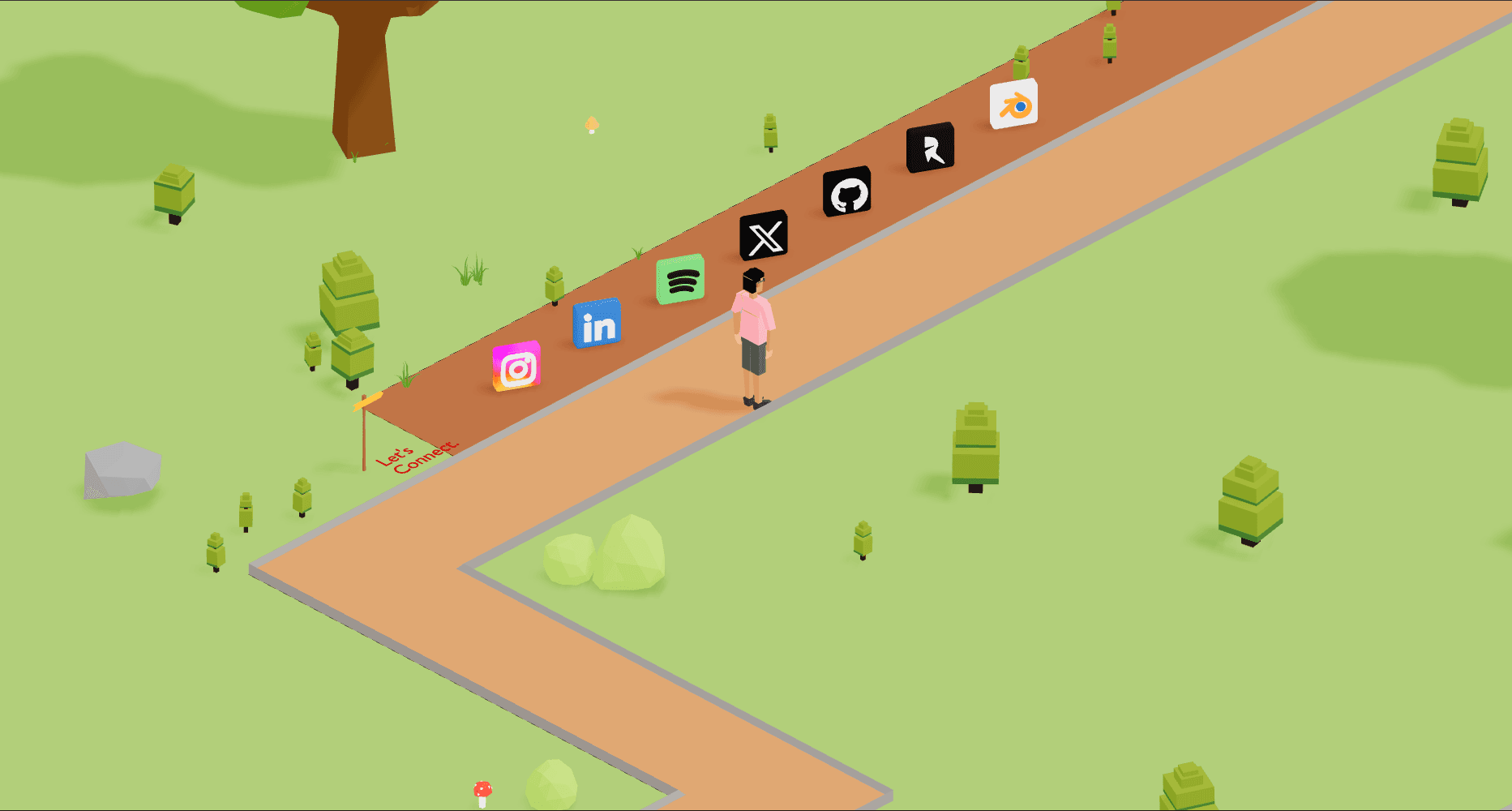Click the LinkedIn icon block

coord(597,324)
